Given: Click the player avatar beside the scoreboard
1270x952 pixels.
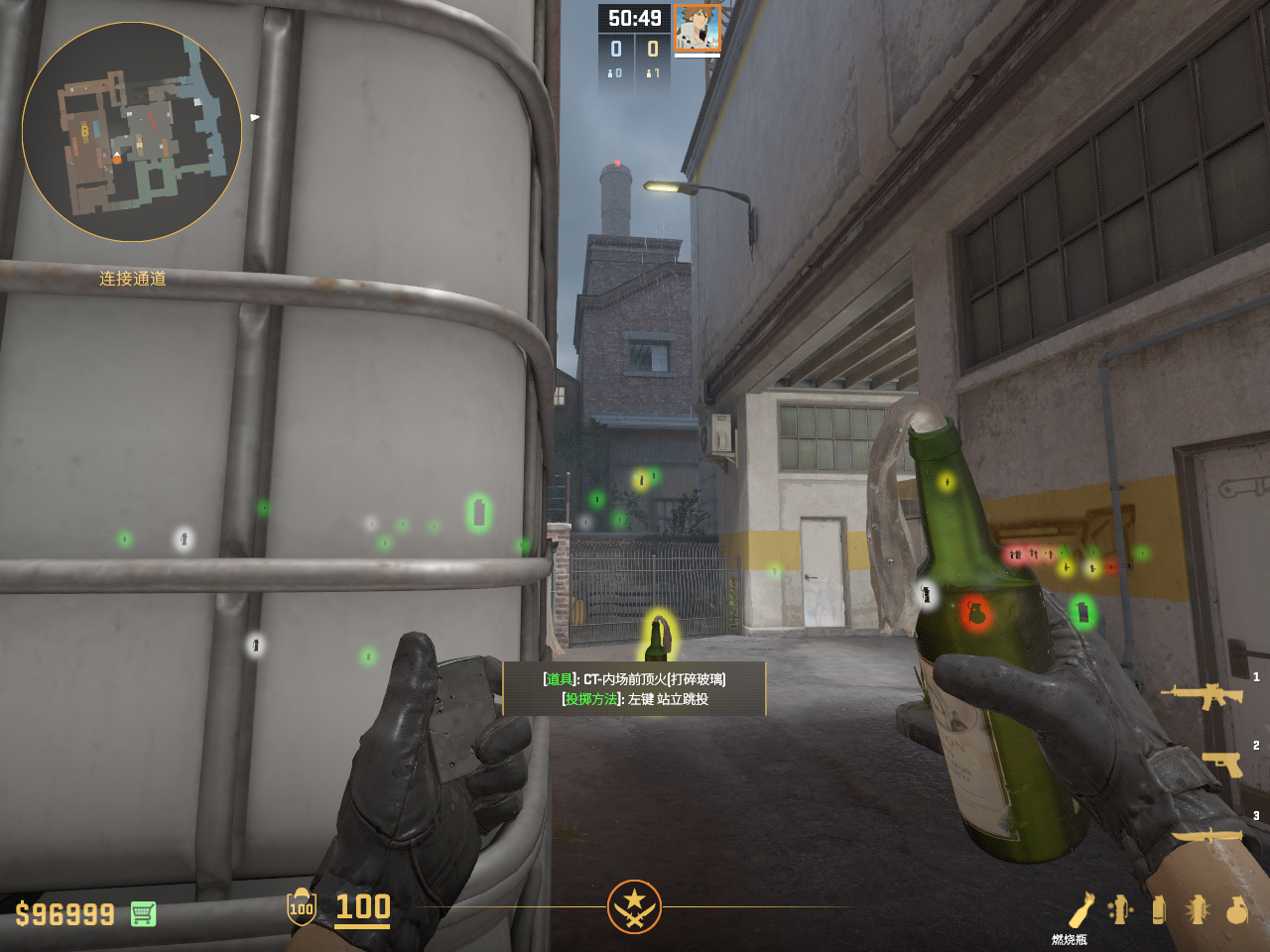Looking at the screenshot, I should (x=698, y=28).
